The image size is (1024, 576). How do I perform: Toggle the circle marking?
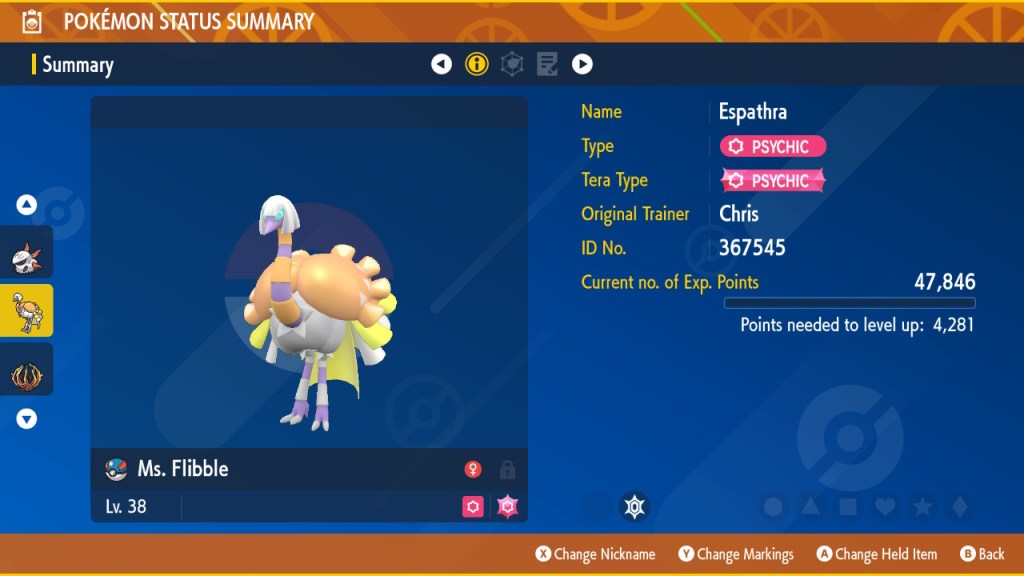[x=773, y=507]
